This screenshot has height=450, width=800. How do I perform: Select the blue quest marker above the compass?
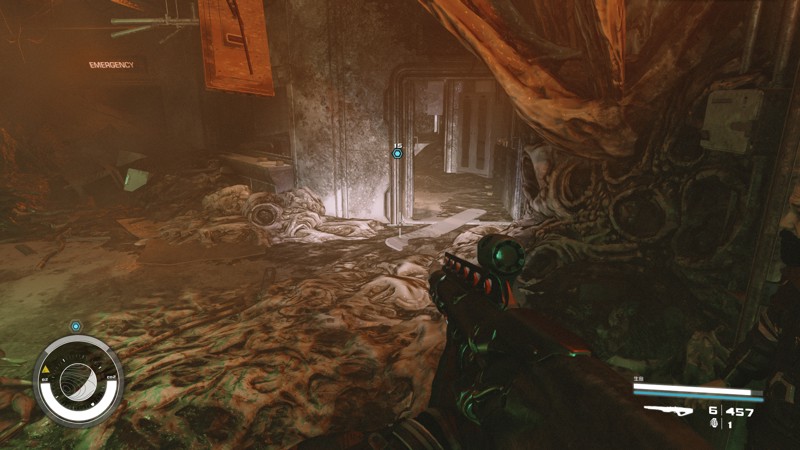[76, 326]
